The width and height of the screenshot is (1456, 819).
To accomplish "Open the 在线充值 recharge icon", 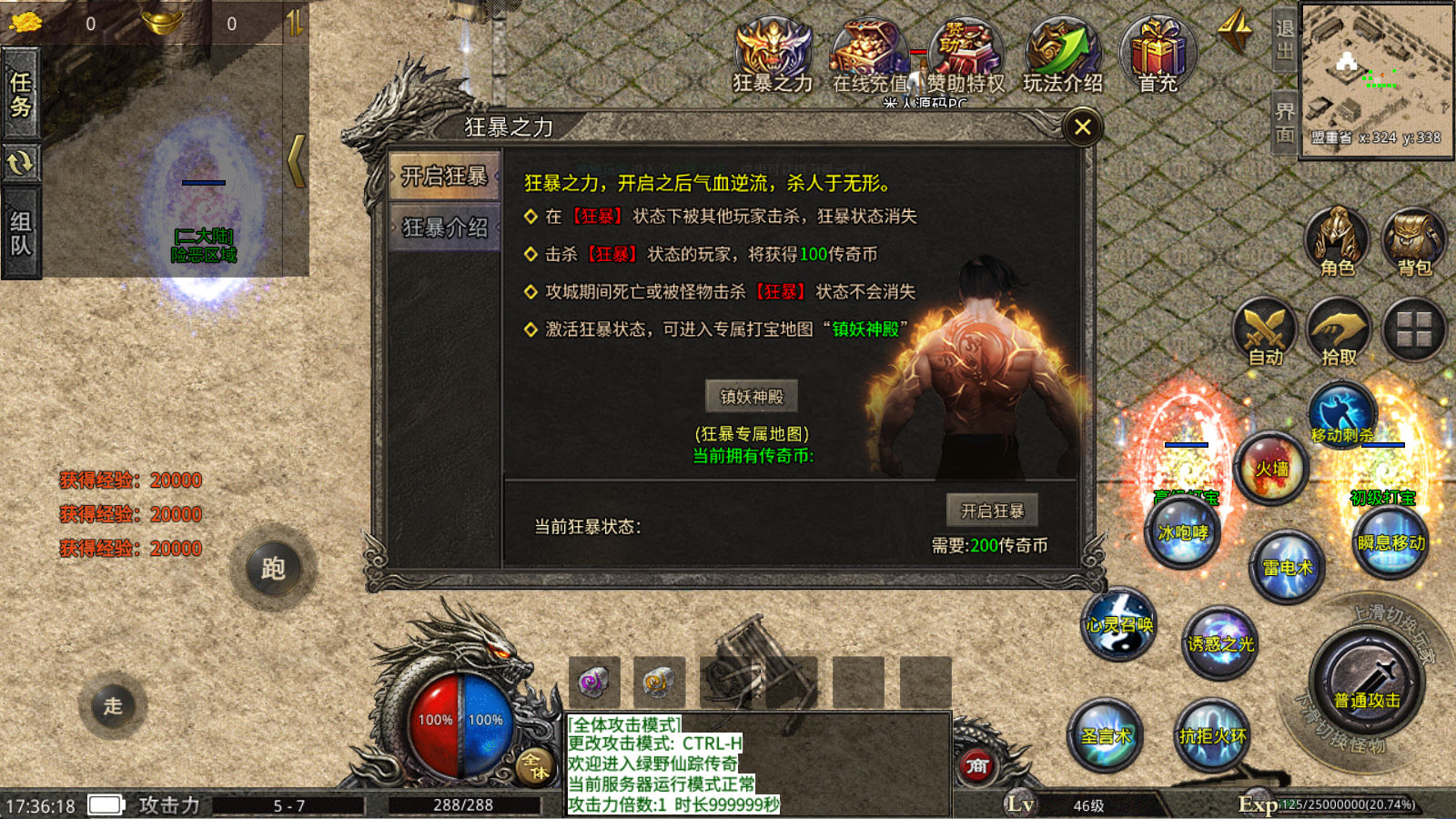I will click(x=870, y=56).
